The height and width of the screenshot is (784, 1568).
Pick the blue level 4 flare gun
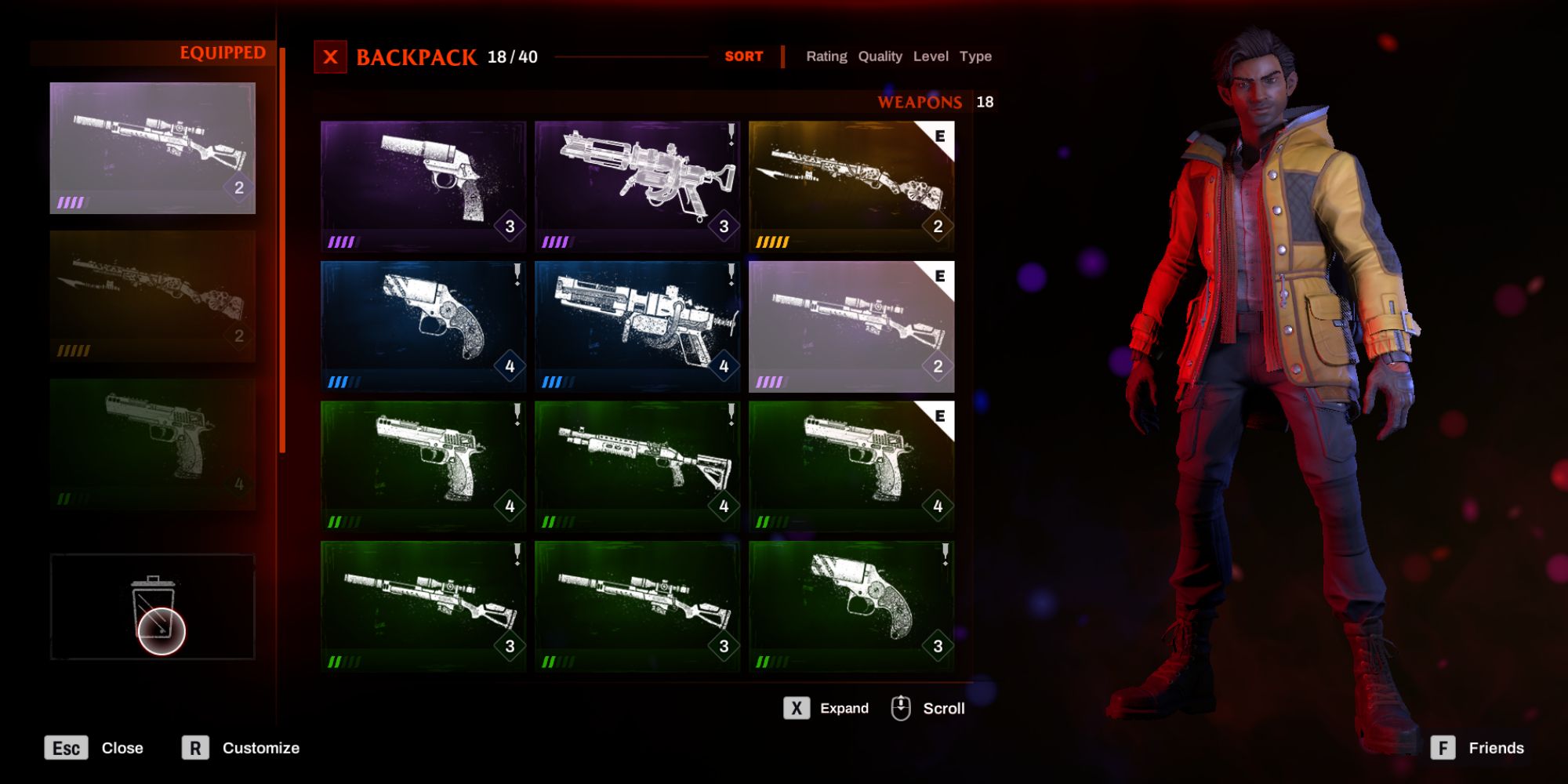(x=423, y=326)
